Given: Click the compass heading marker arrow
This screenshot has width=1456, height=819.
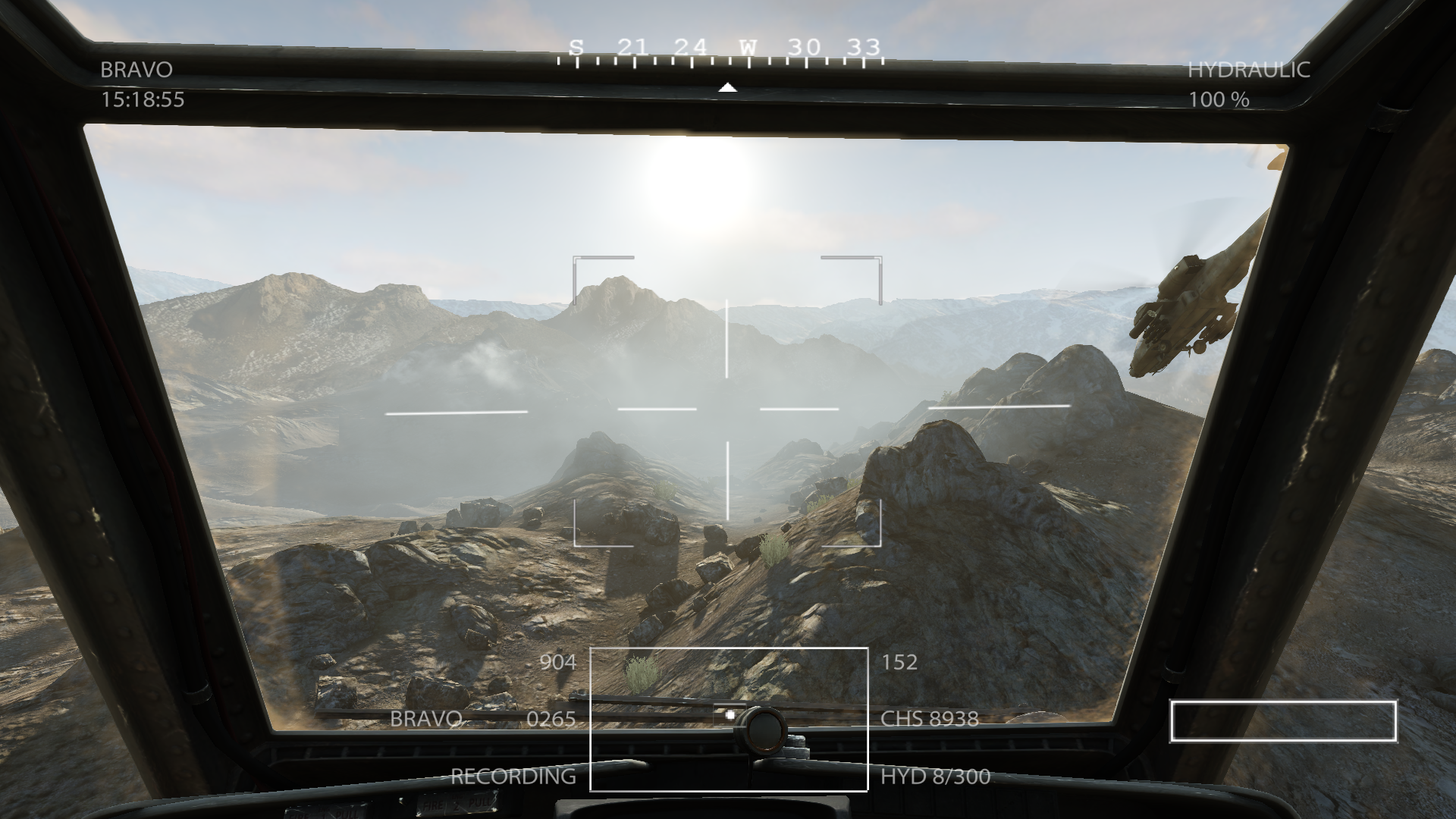Looking at the screenshot, I should (728, 86).
